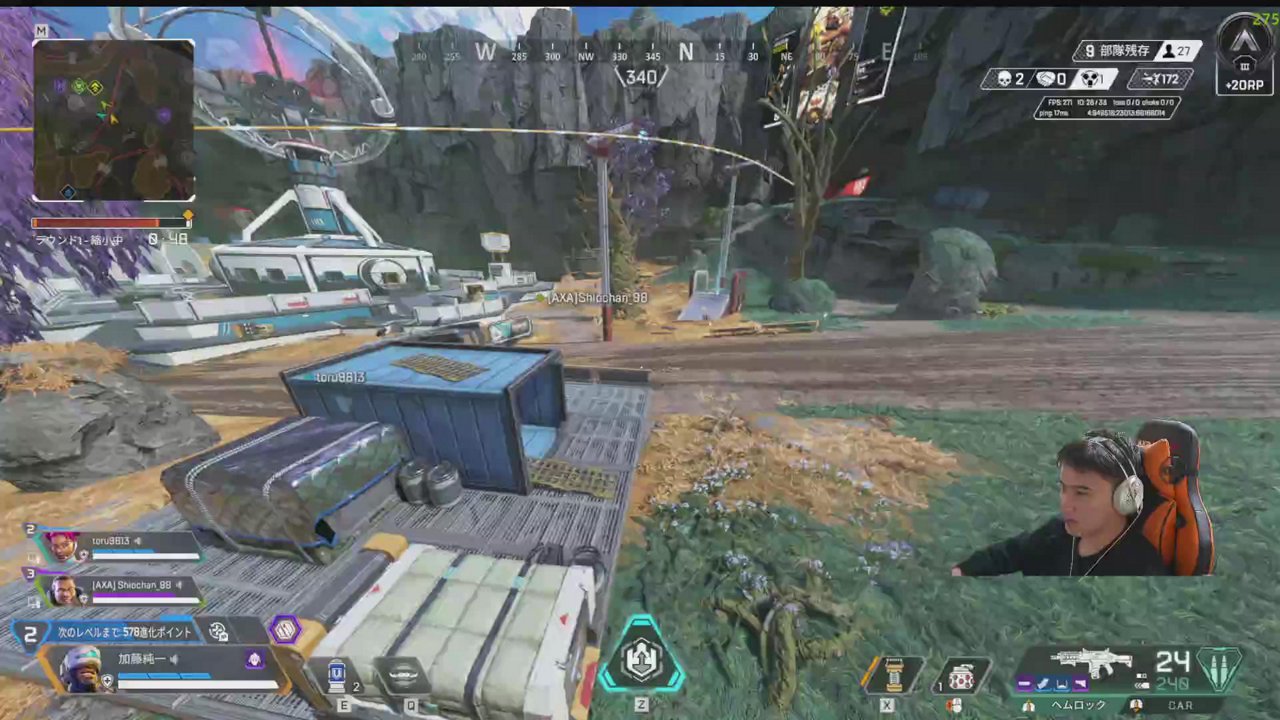Activate the ultimate ability hexagon icon
1280x720 pixels.
(641, 656)
